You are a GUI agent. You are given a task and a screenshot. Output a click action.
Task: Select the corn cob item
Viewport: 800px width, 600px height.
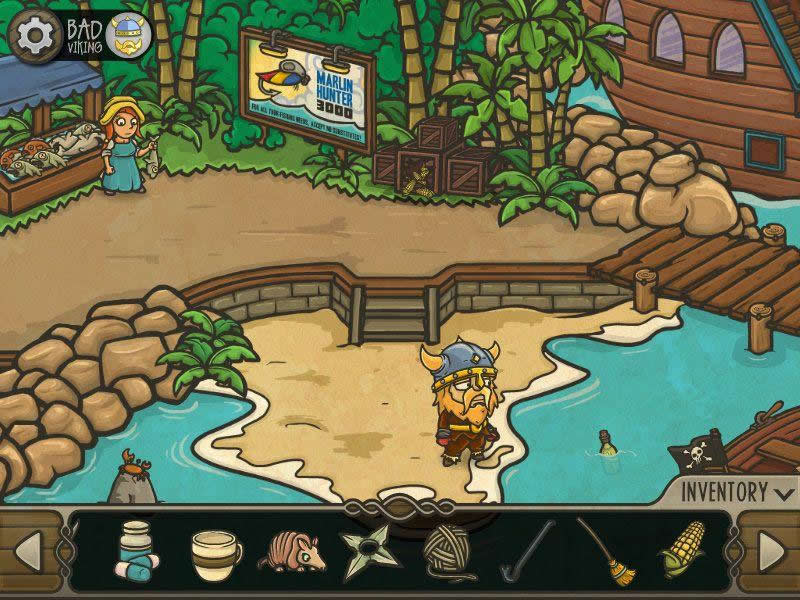[682, 551]
